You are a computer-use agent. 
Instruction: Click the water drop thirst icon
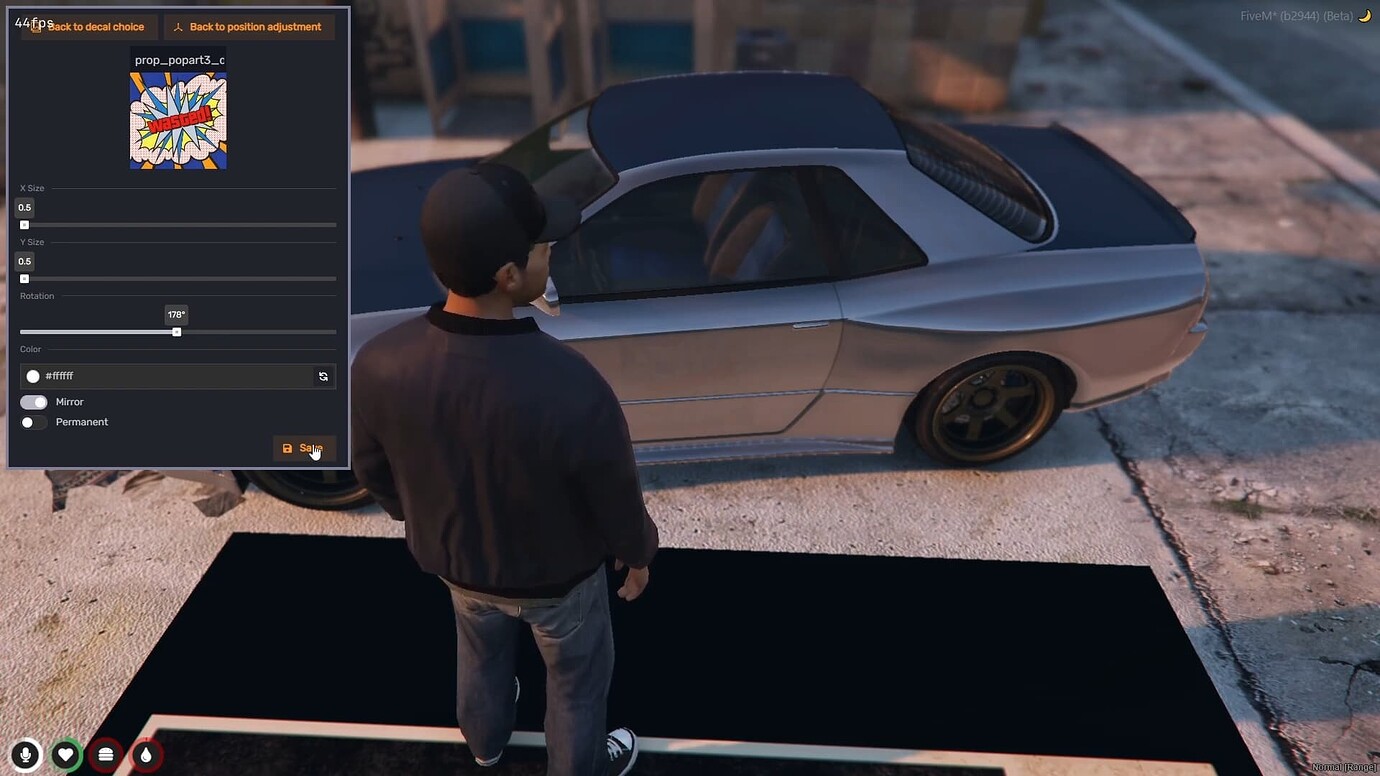(146, 754)
